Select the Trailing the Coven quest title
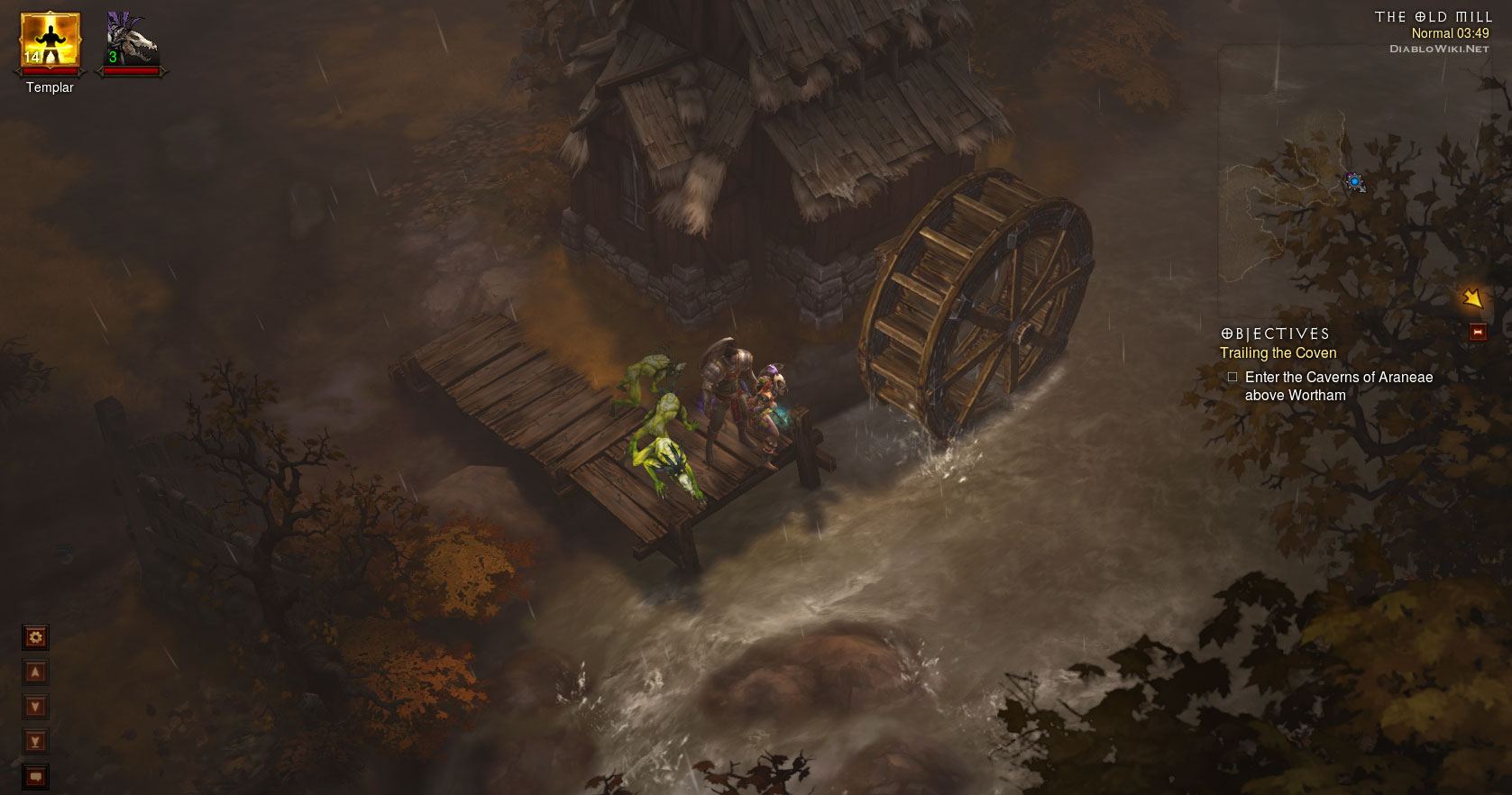Image resolution: width=1512 pixels, height=795 pixels. pyautogui.click(x=1278, y=353)
